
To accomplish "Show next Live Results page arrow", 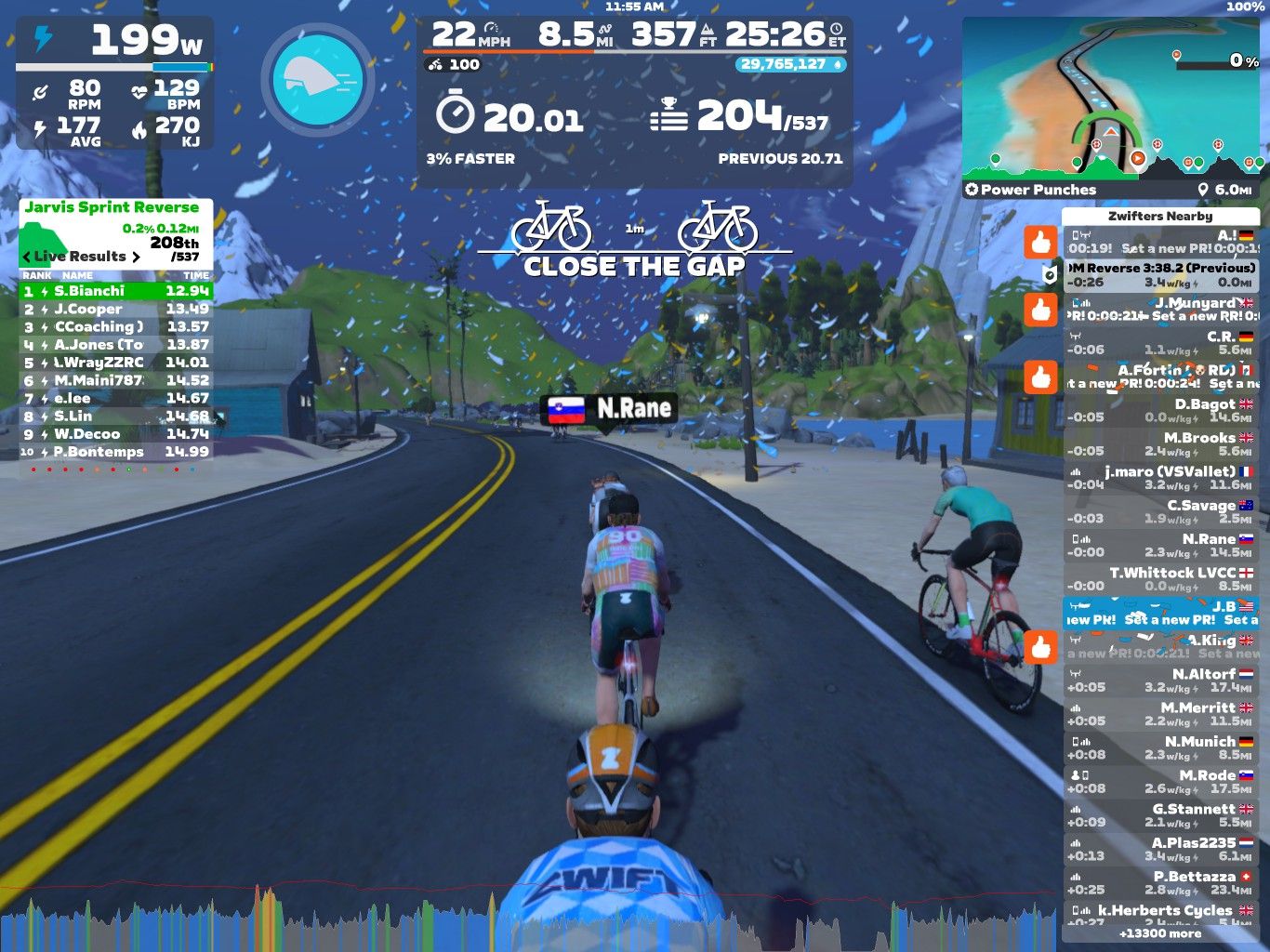I will click(137, 257).
